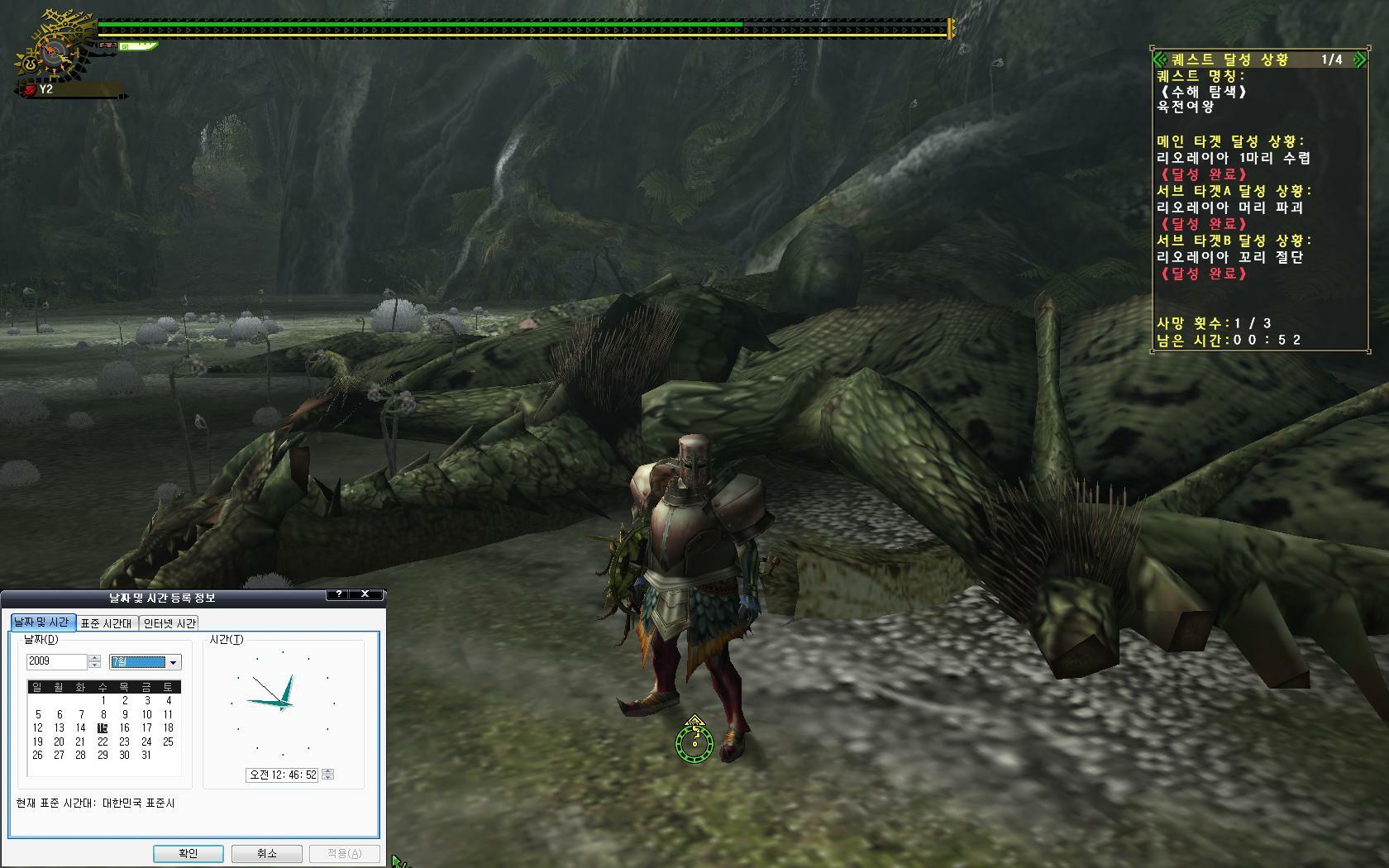This screenshot has width=1389, height=868.
Task: Go to the next quest status page
Action: [1359, 60]
